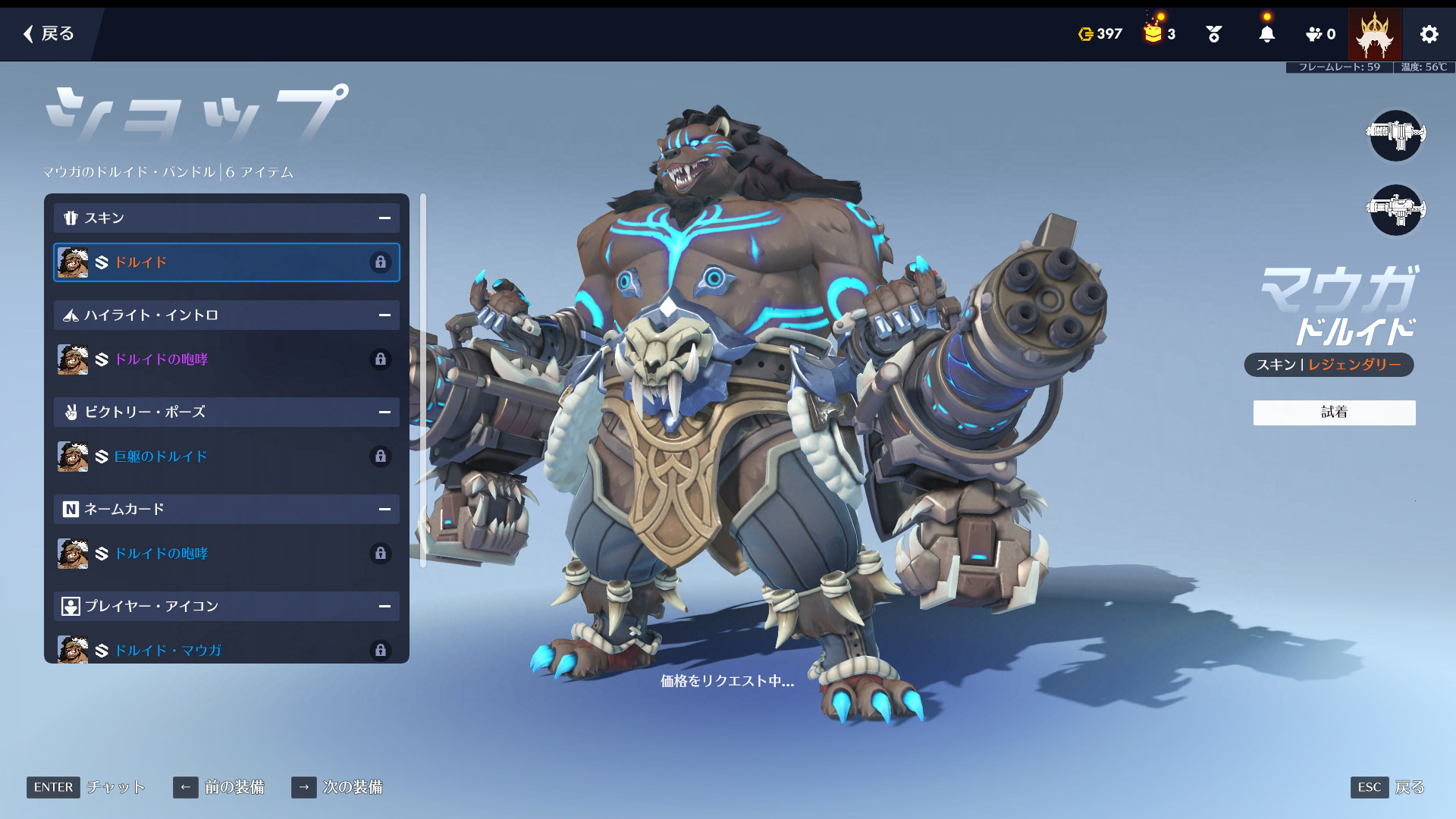This screenshot has height=819, width=1456.
Task: Go back with the 戻る button
Action: tap(49, 33)
